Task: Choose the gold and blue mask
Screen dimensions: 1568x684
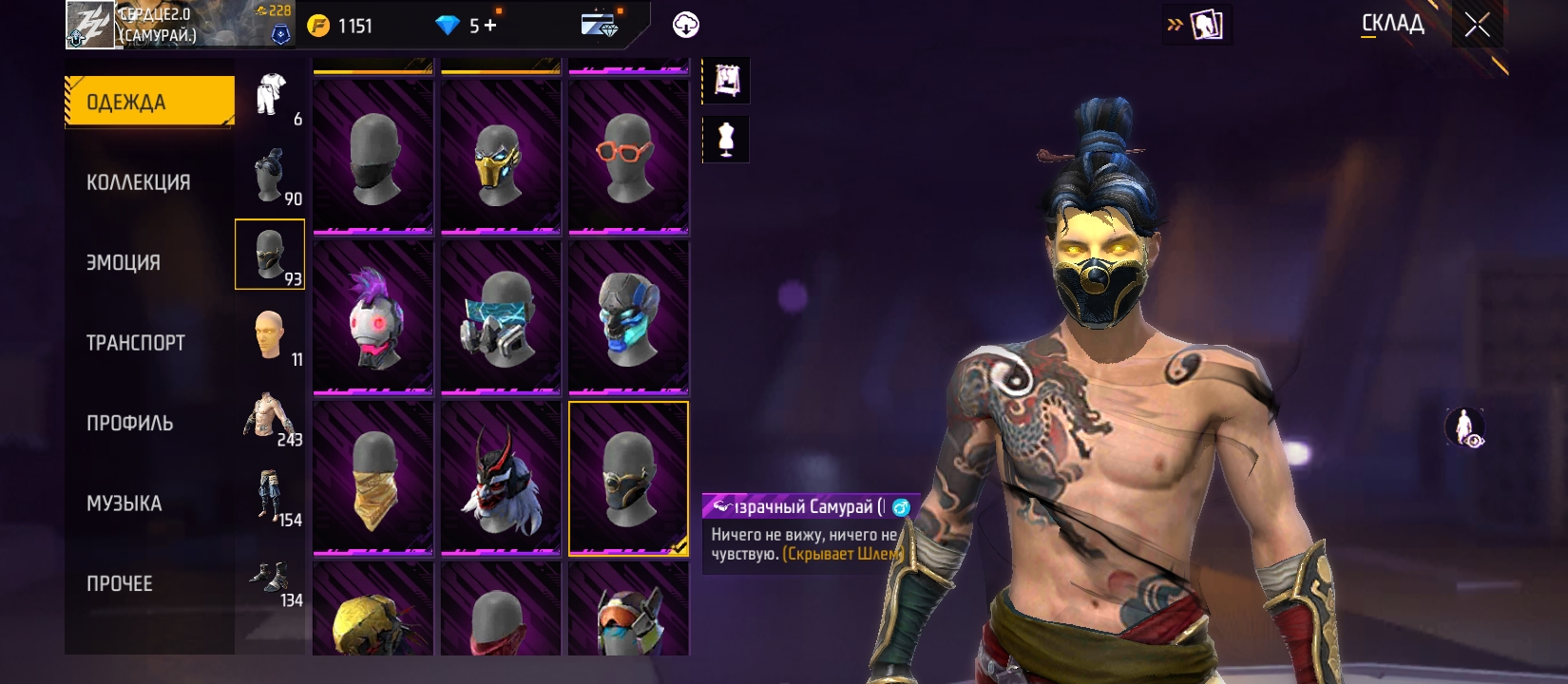Action: [501, 157]
